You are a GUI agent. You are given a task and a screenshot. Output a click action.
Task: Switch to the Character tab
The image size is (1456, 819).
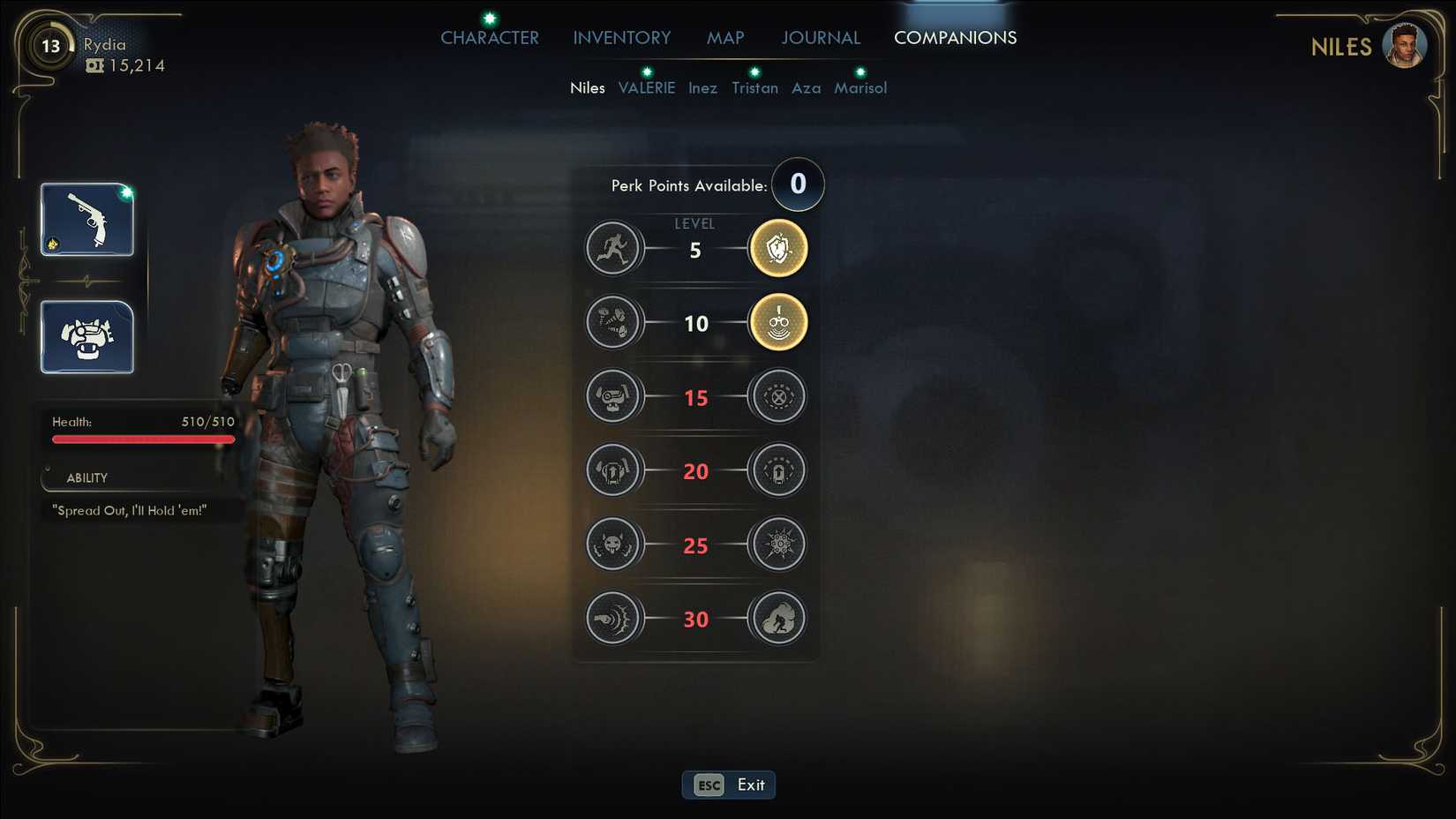(489, 38)
